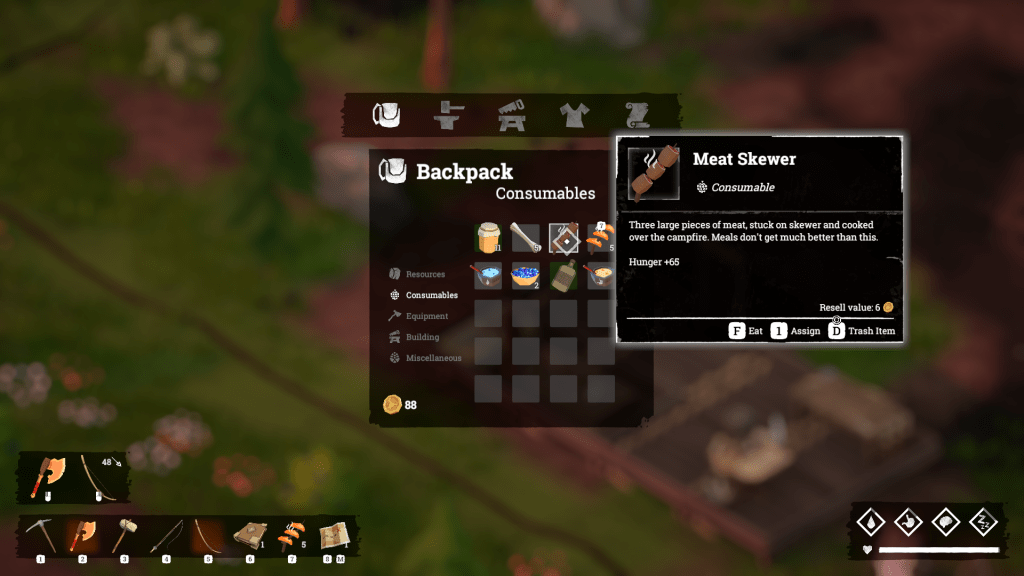Select the honey jar in the backpack
1024x576 pixels.
(x=488, y=238)
